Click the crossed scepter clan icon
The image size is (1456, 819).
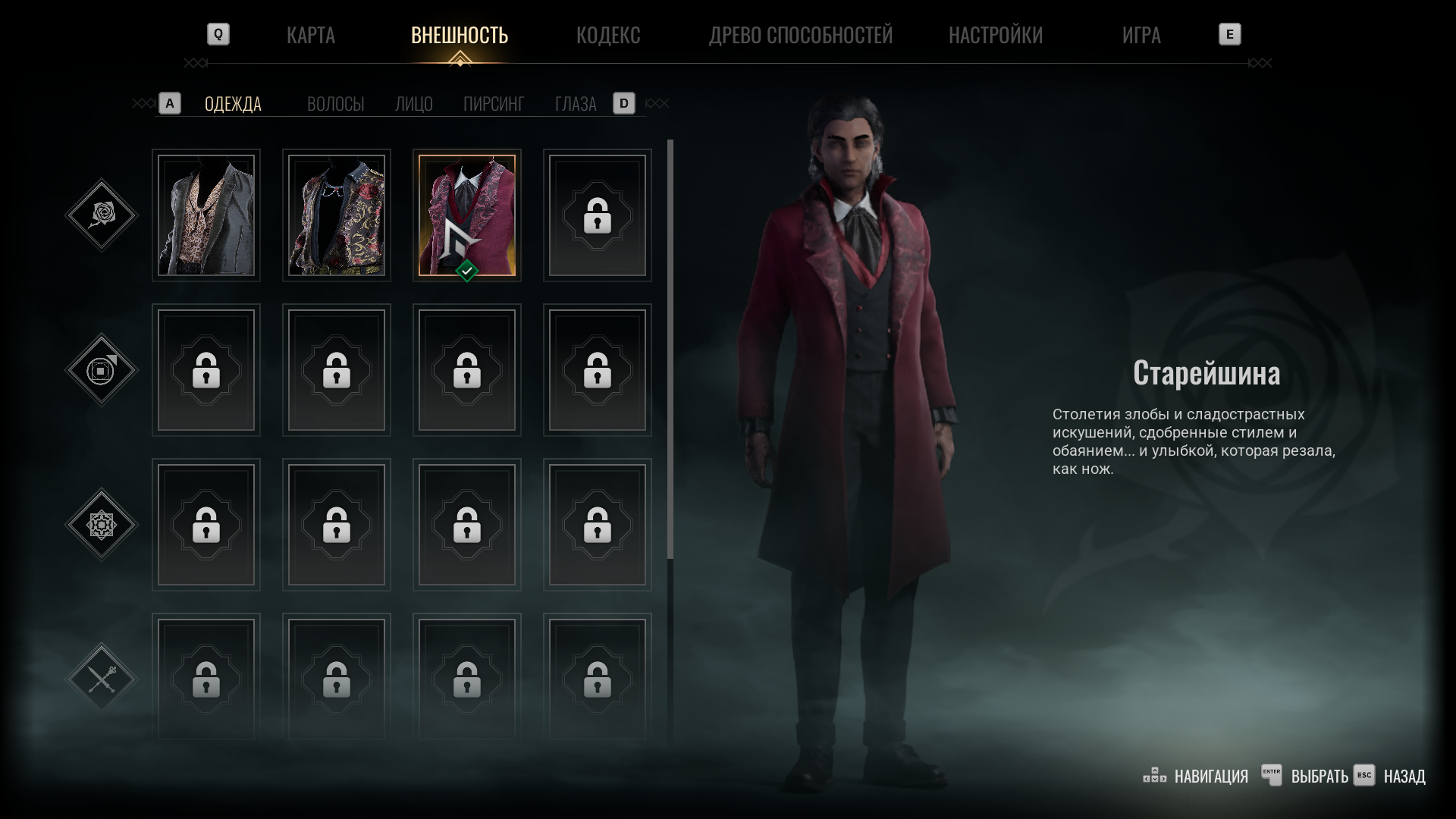pos(102,679)
